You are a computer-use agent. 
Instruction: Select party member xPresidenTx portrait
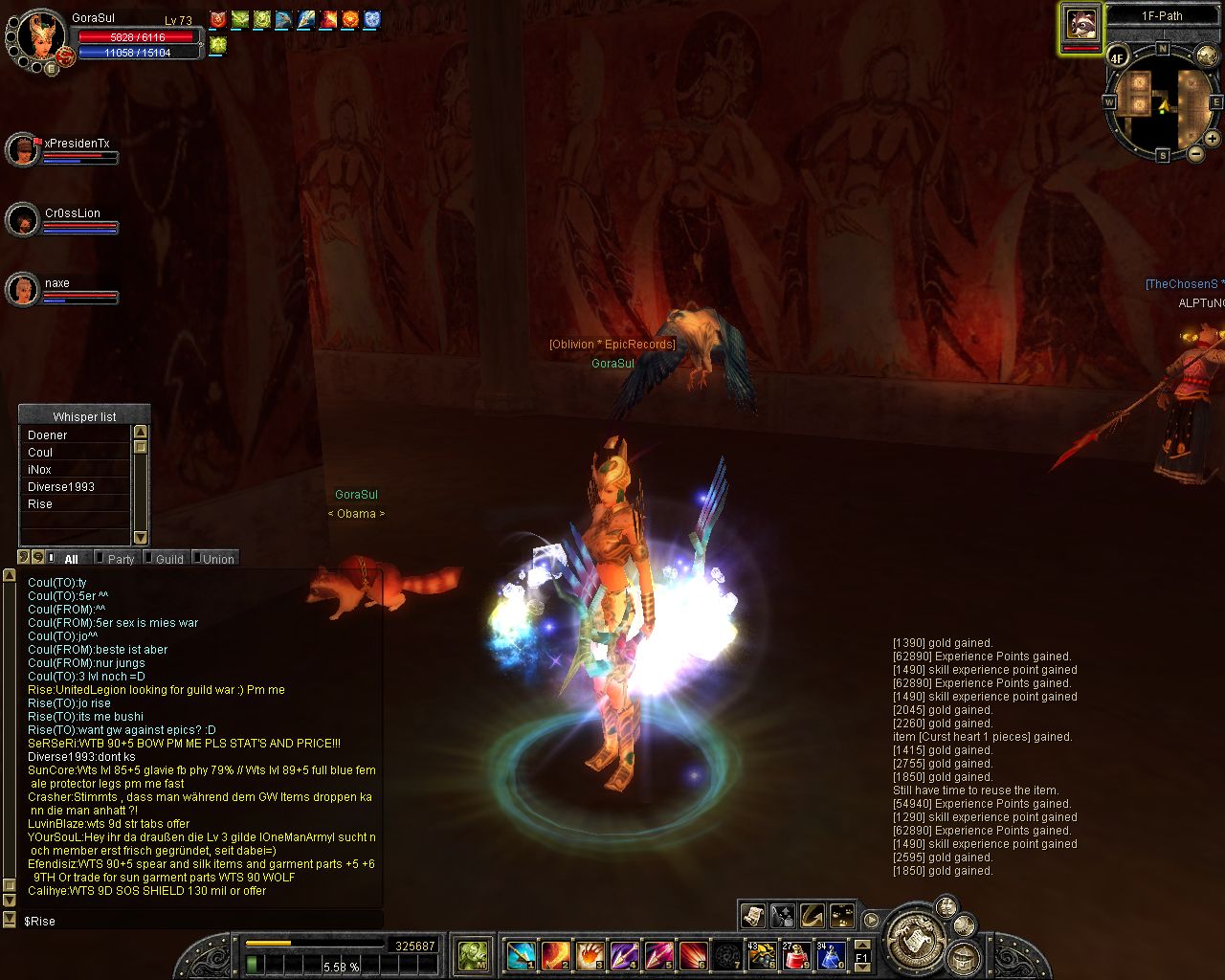point(22,150)
